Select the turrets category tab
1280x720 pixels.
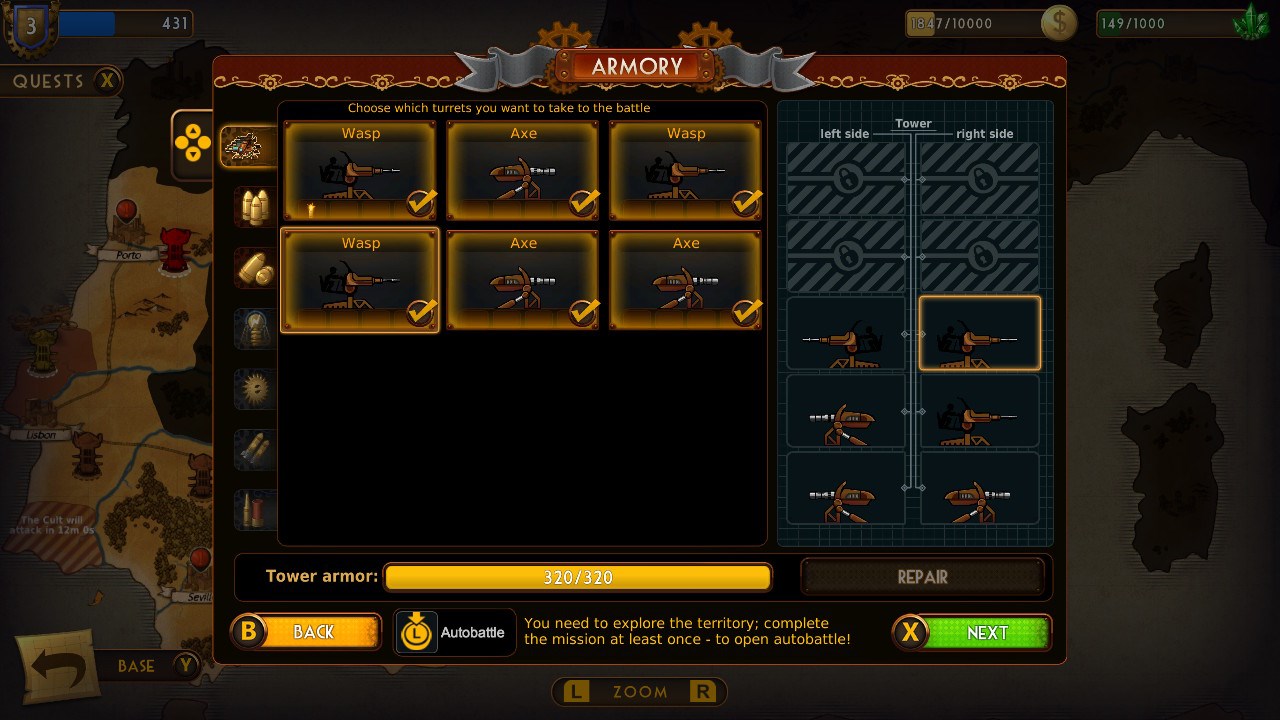pos(246,147)
